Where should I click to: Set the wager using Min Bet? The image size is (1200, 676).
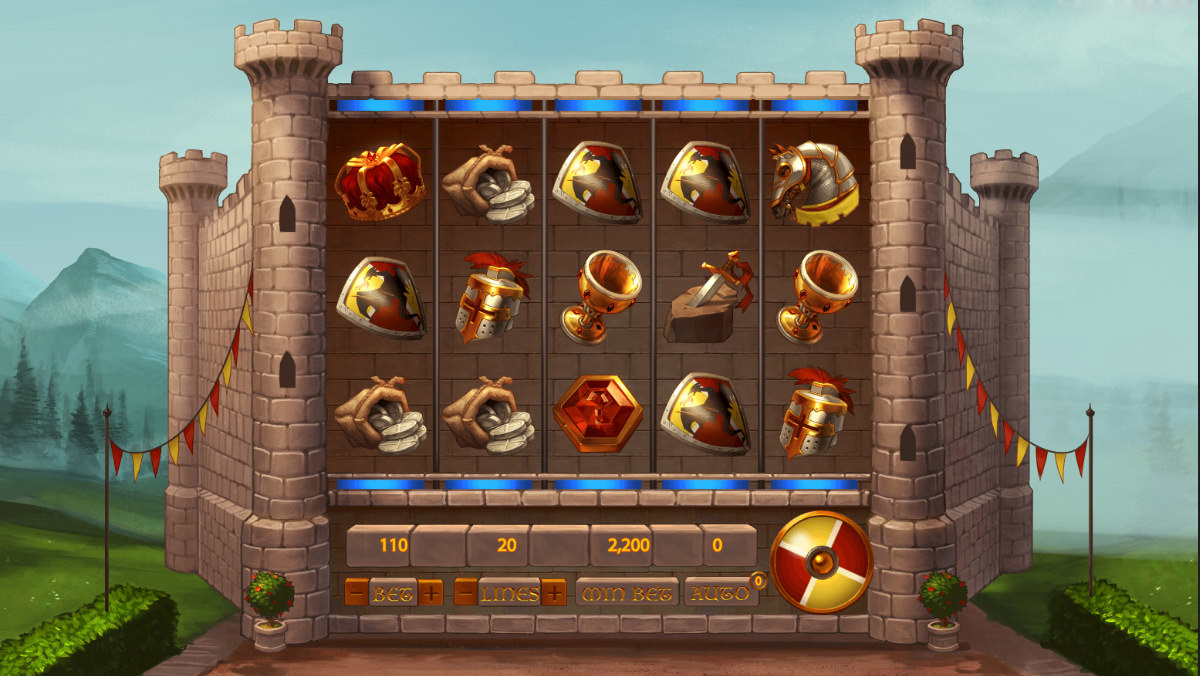pyautogui.click(x=626, y=593)
